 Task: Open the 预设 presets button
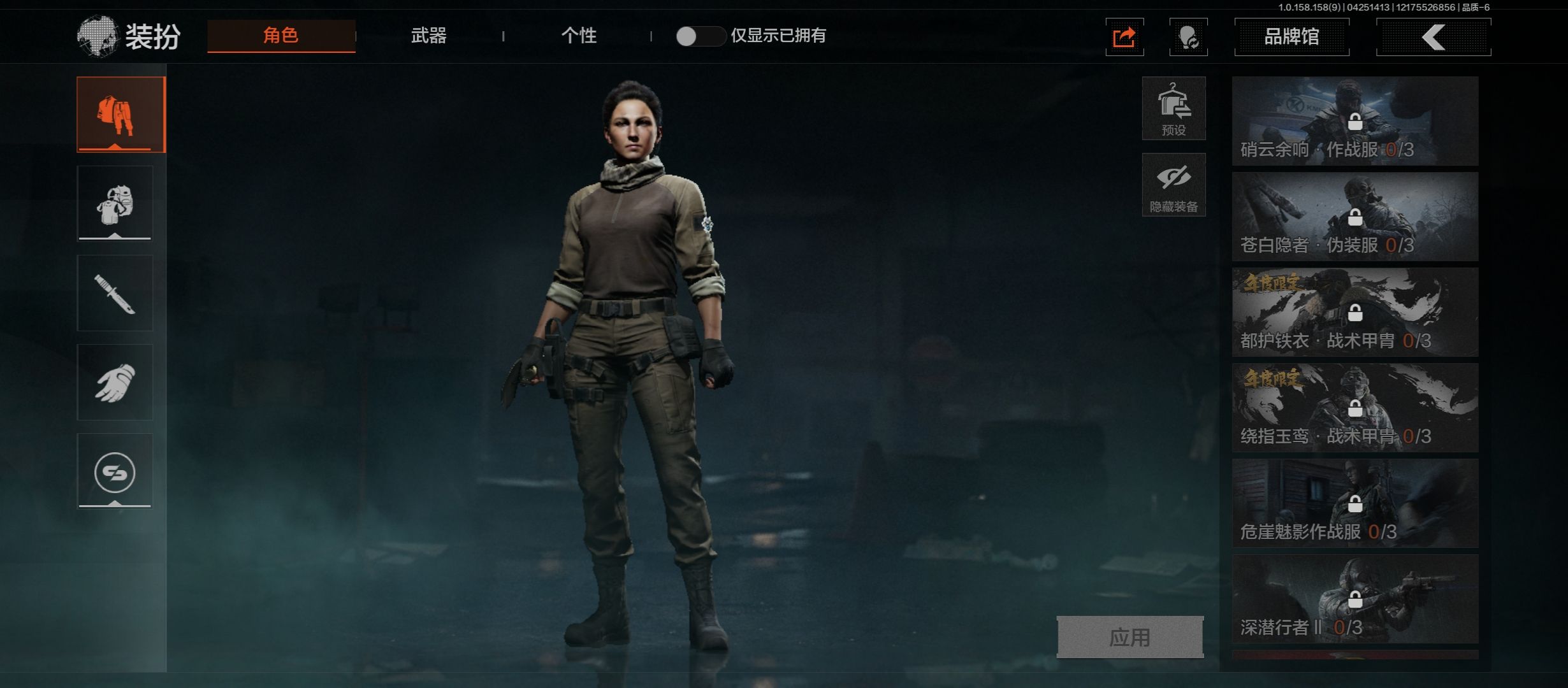(x=1173, y=108)
